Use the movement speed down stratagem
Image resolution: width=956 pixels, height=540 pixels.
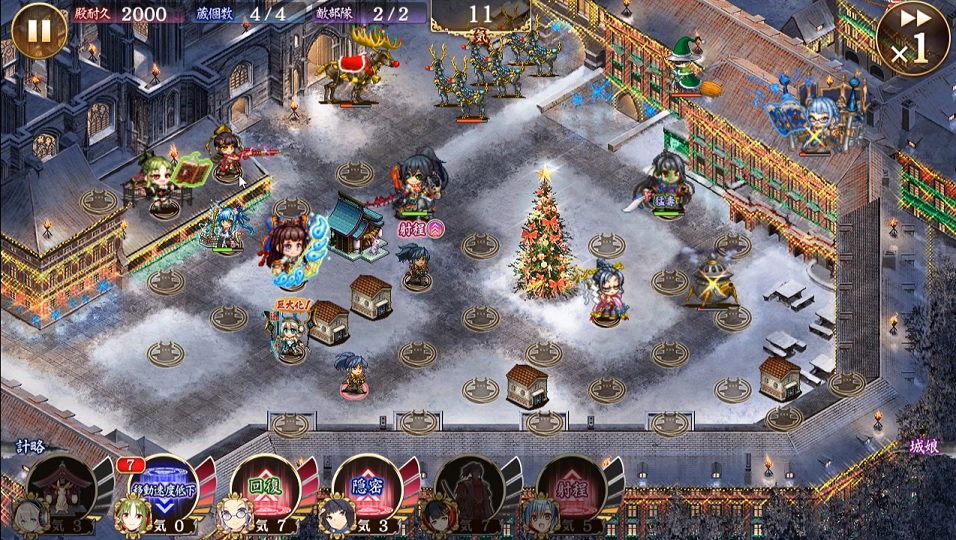point(164,488)
